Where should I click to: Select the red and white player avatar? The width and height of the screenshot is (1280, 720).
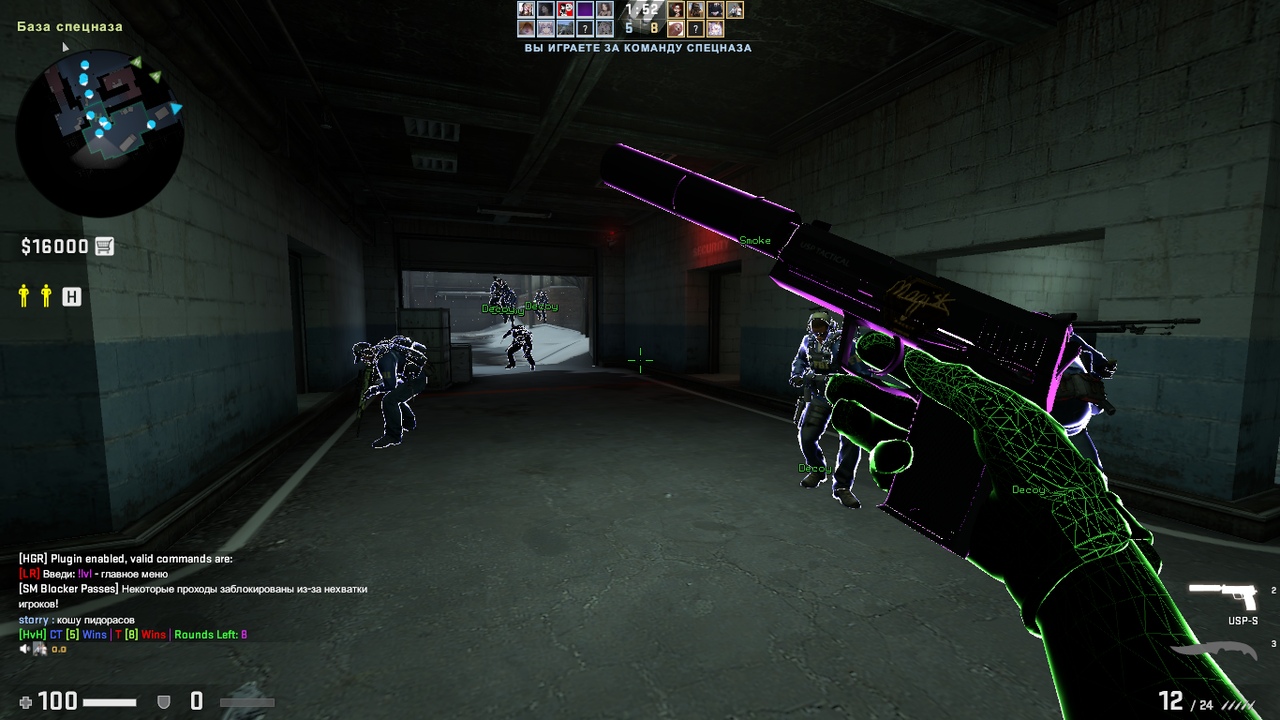coord(565,10)
